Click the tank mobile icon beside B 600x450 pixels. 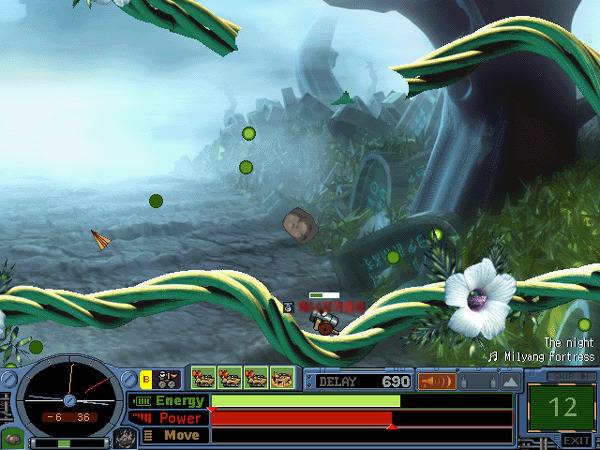169,379
